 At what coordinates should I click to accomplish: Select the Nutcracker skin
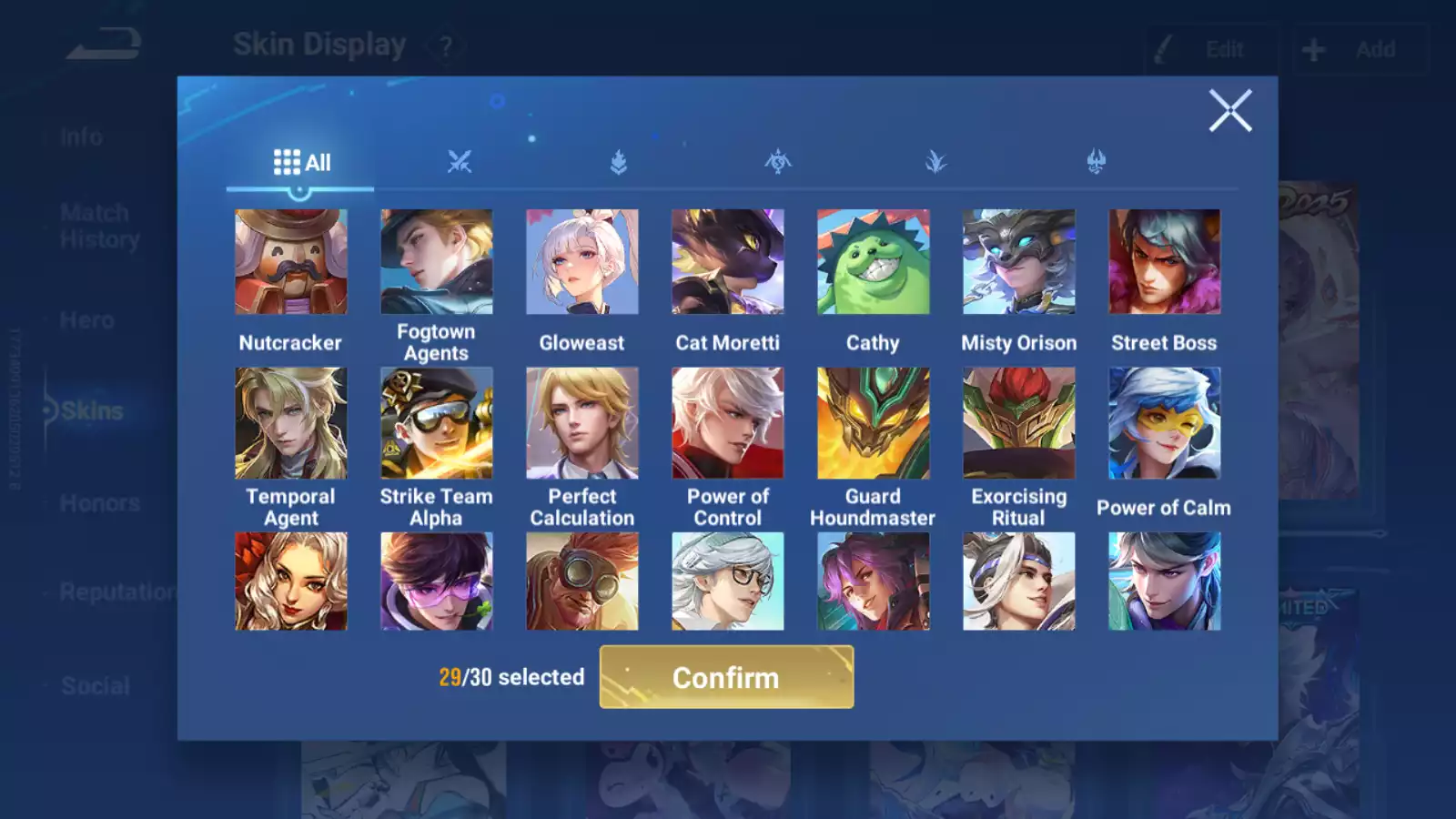(291, 262)
